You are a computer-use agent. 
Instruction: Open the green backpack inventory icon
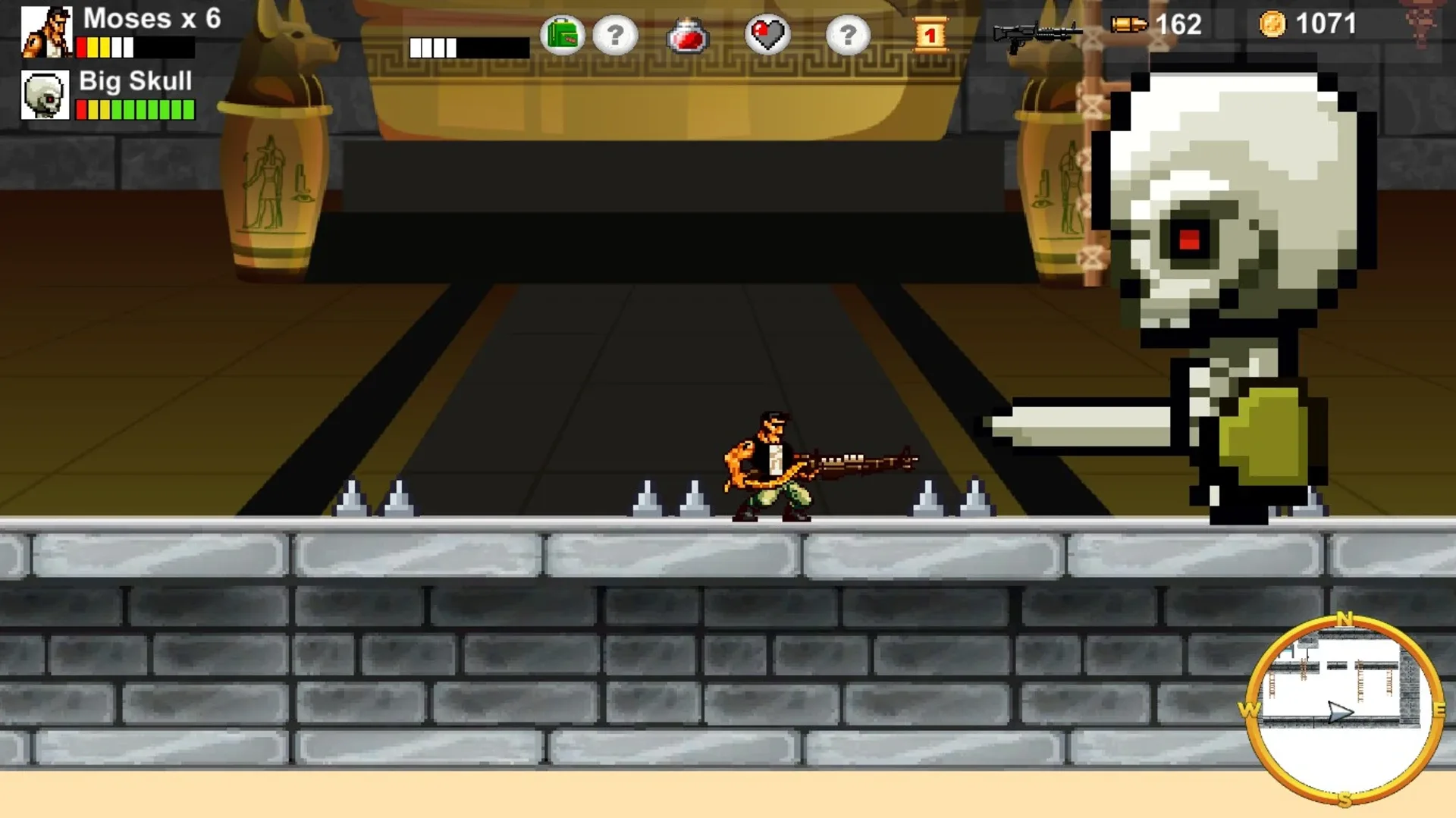coord(561,33)
